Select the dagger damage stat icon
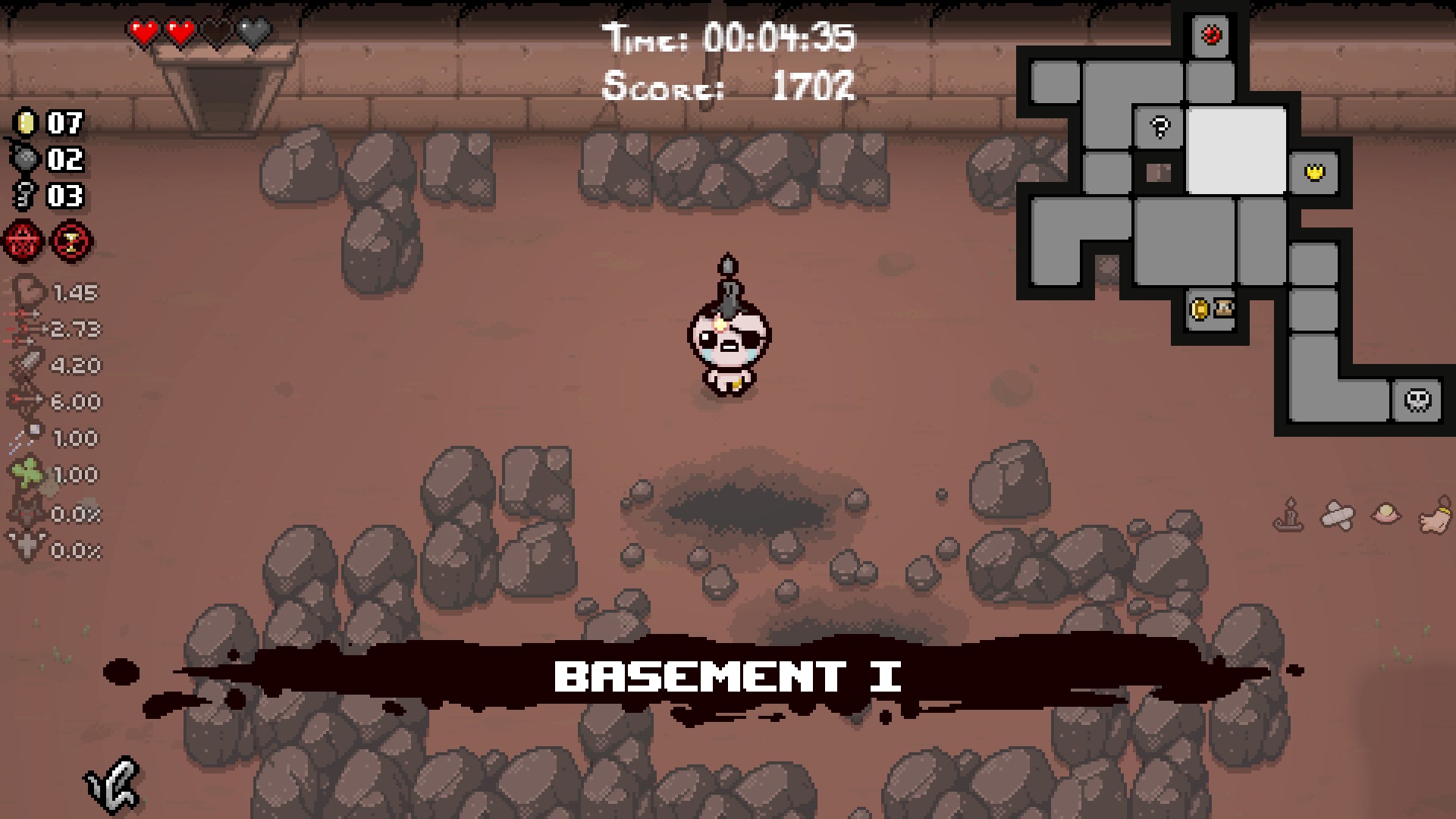 click(29, 364)
